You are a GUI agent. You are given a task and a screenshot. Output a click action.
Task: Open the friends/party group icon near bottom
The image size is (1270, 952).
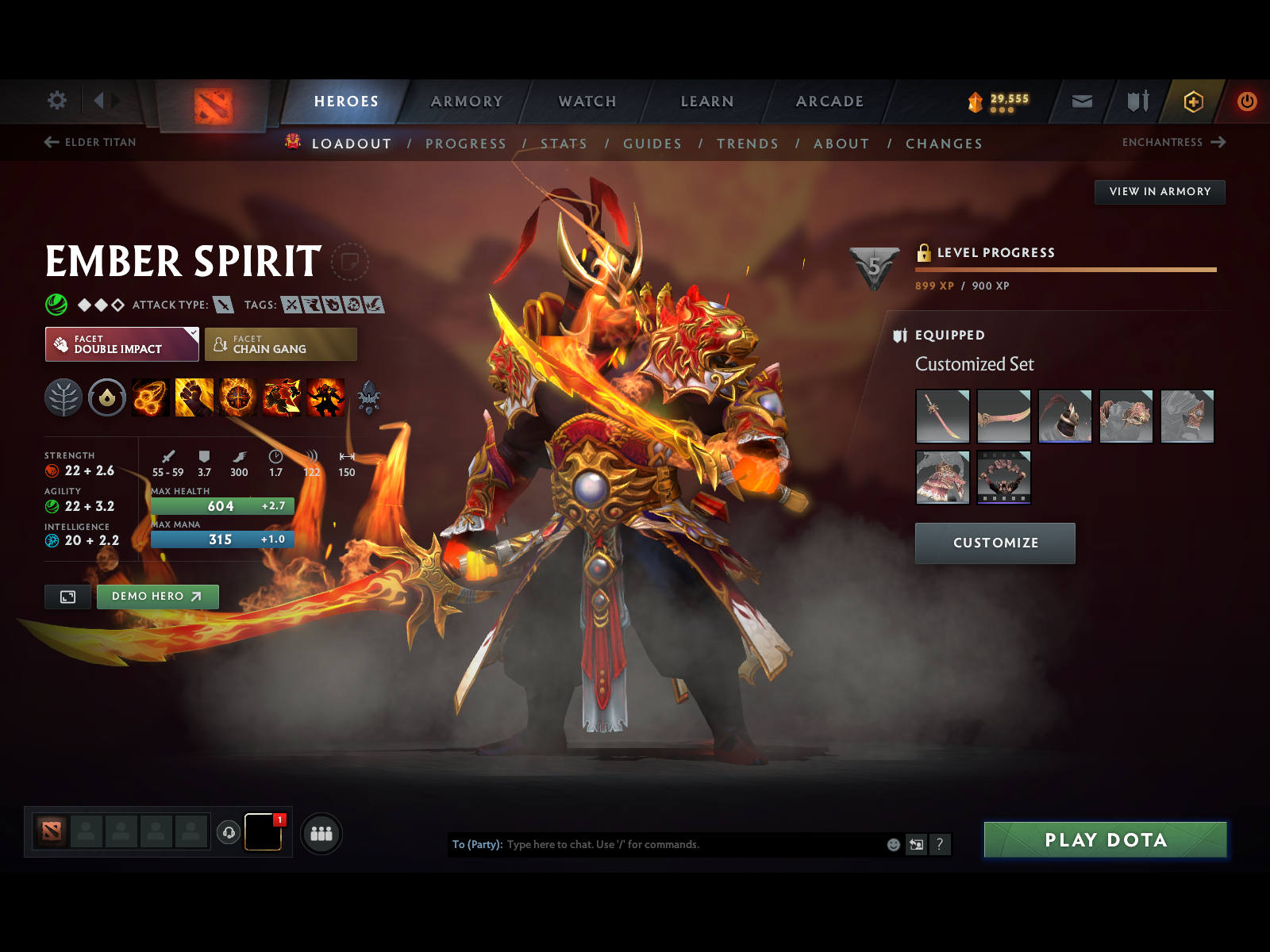(321, 834)
